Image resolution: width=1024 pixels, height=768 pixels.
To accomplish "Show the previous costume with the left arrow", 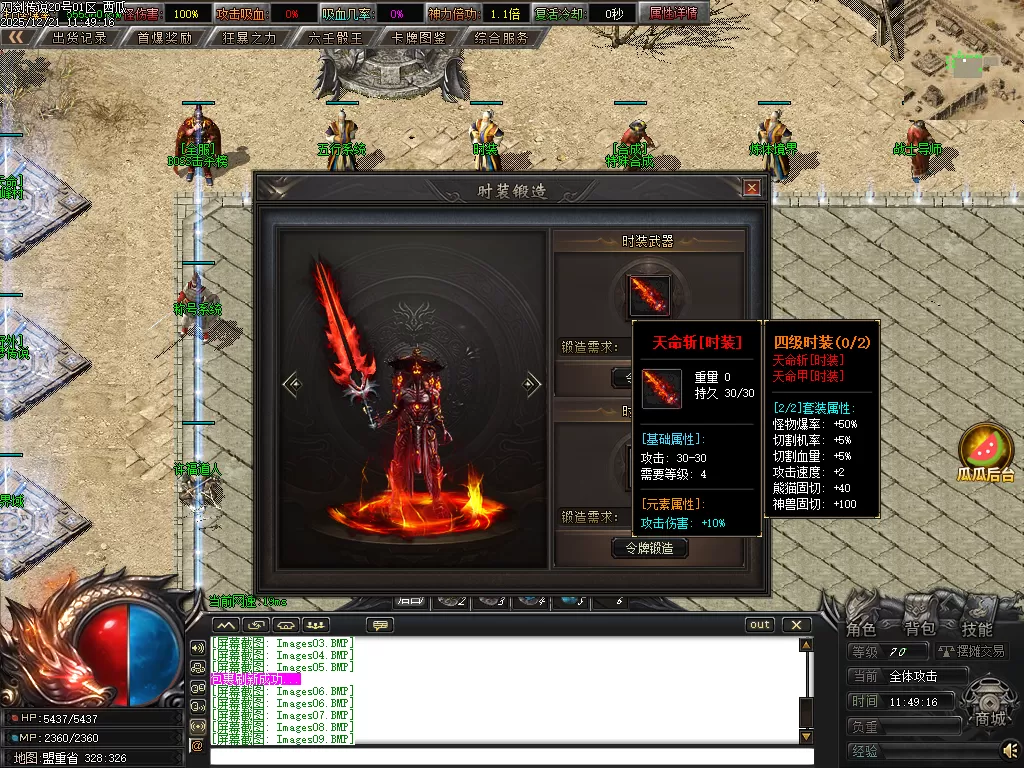I will (291, 383).
